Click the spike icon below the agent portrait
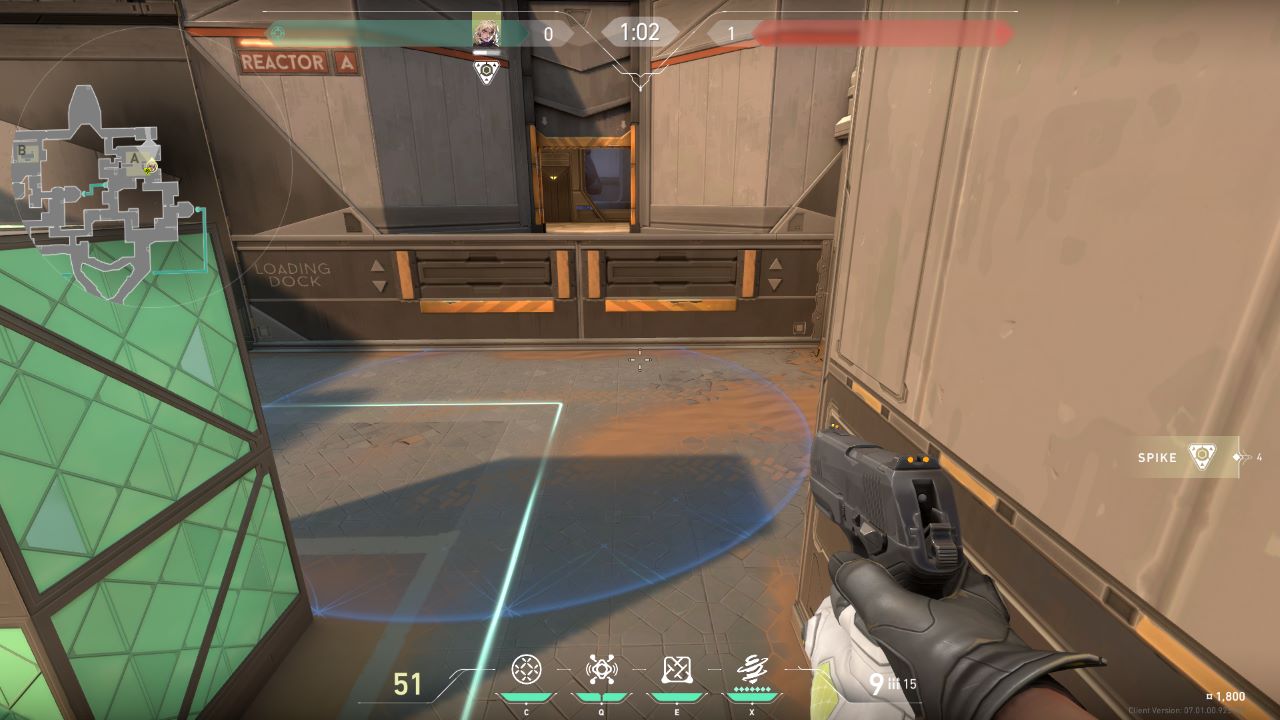The image size is (1280, 720). [487, 71]
